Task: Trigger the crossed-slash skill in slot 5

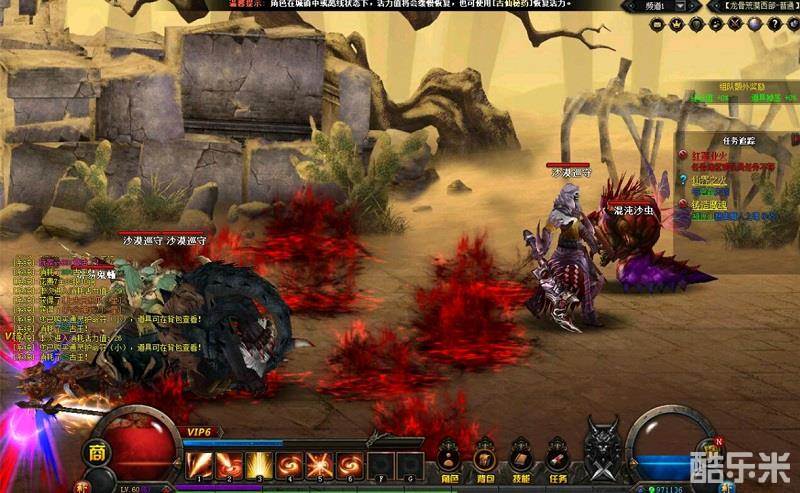Action: 320,465
